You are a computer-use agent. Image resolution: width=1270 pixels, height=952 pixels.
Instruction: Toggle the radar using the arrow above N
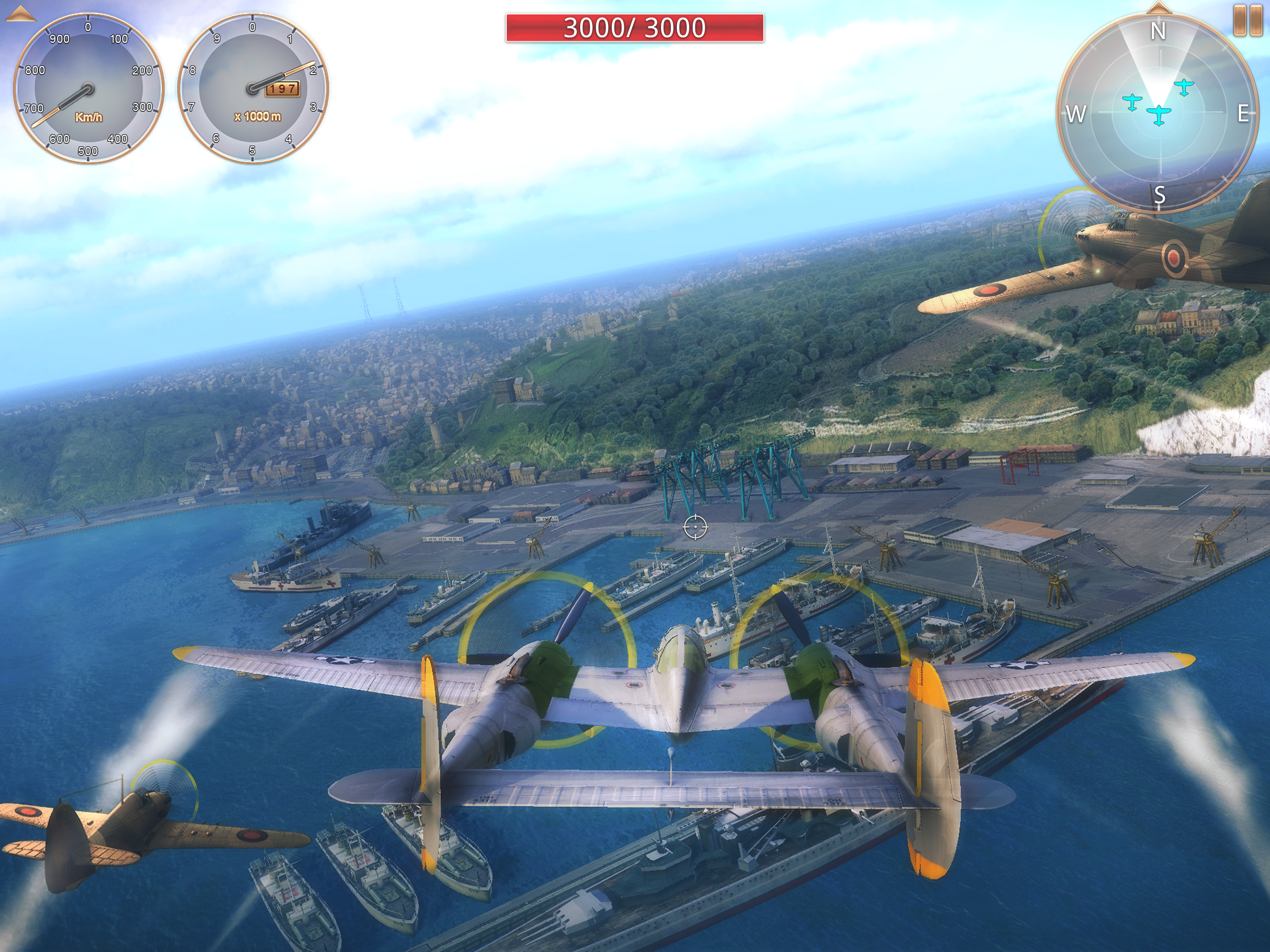[x=1158, y=7]
